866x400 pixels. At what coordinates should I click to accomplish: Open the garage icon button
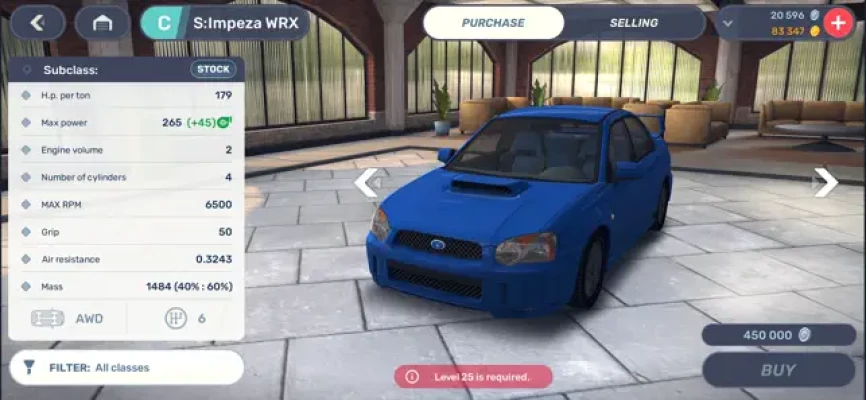(102, 22)
